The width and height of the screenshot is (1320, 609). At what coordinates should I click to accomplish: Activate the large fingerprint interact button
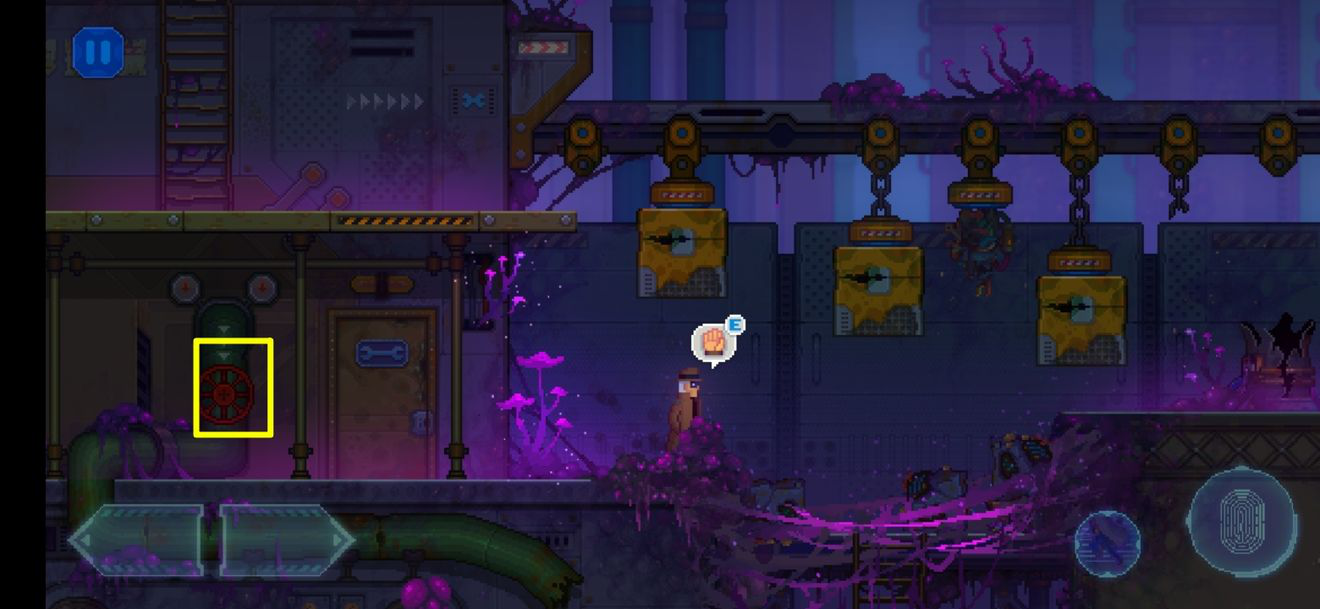[1243, 521]
